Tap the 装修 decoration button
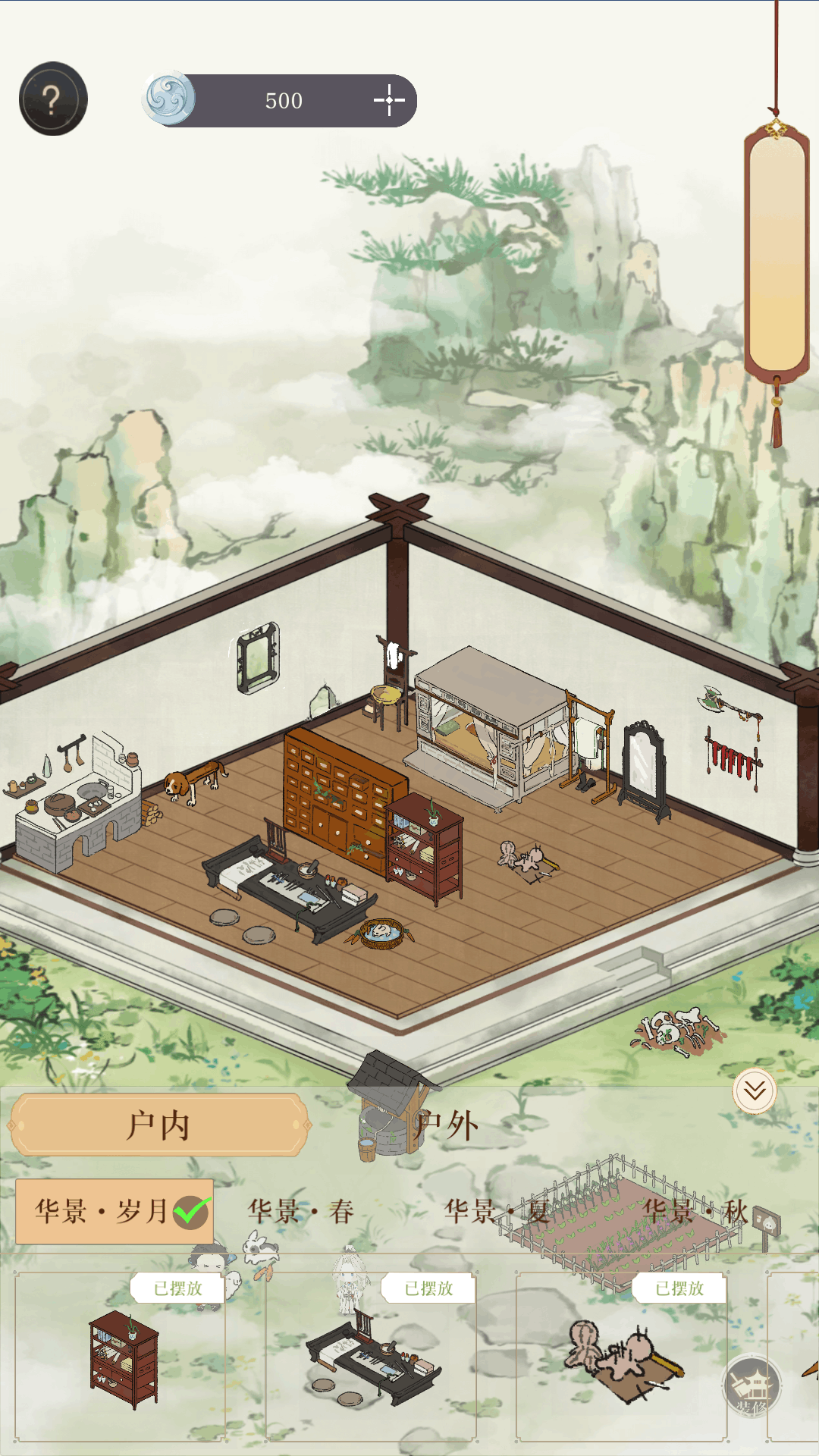Image resolution: width=819 pixels, height=1456 pixels. pyautogui.click(x=752, y=1387)
